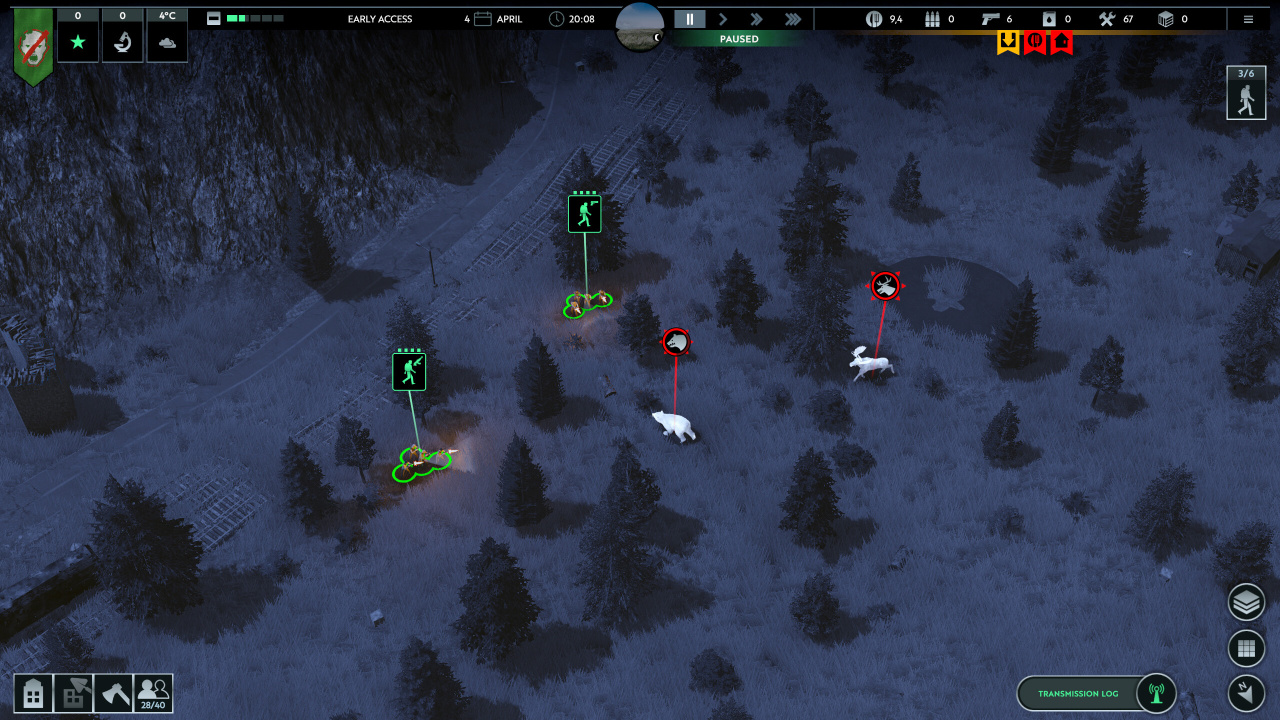The image size is (1280, 720).
Task: Click the red food shortage alert banner
Action: (1035, 42)
